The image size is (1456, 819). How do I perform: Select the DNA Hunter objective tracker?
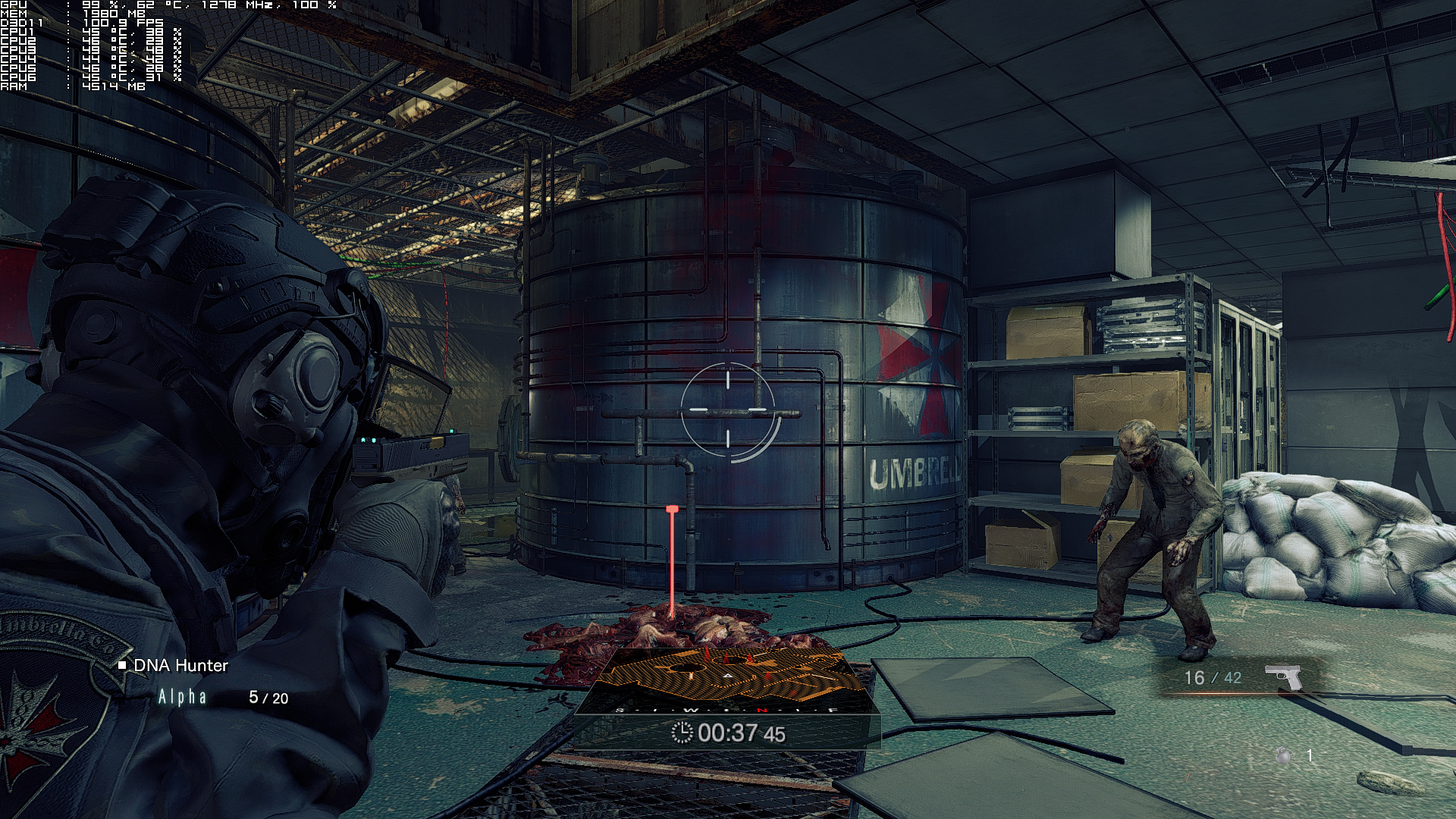[x=180, y=666]
